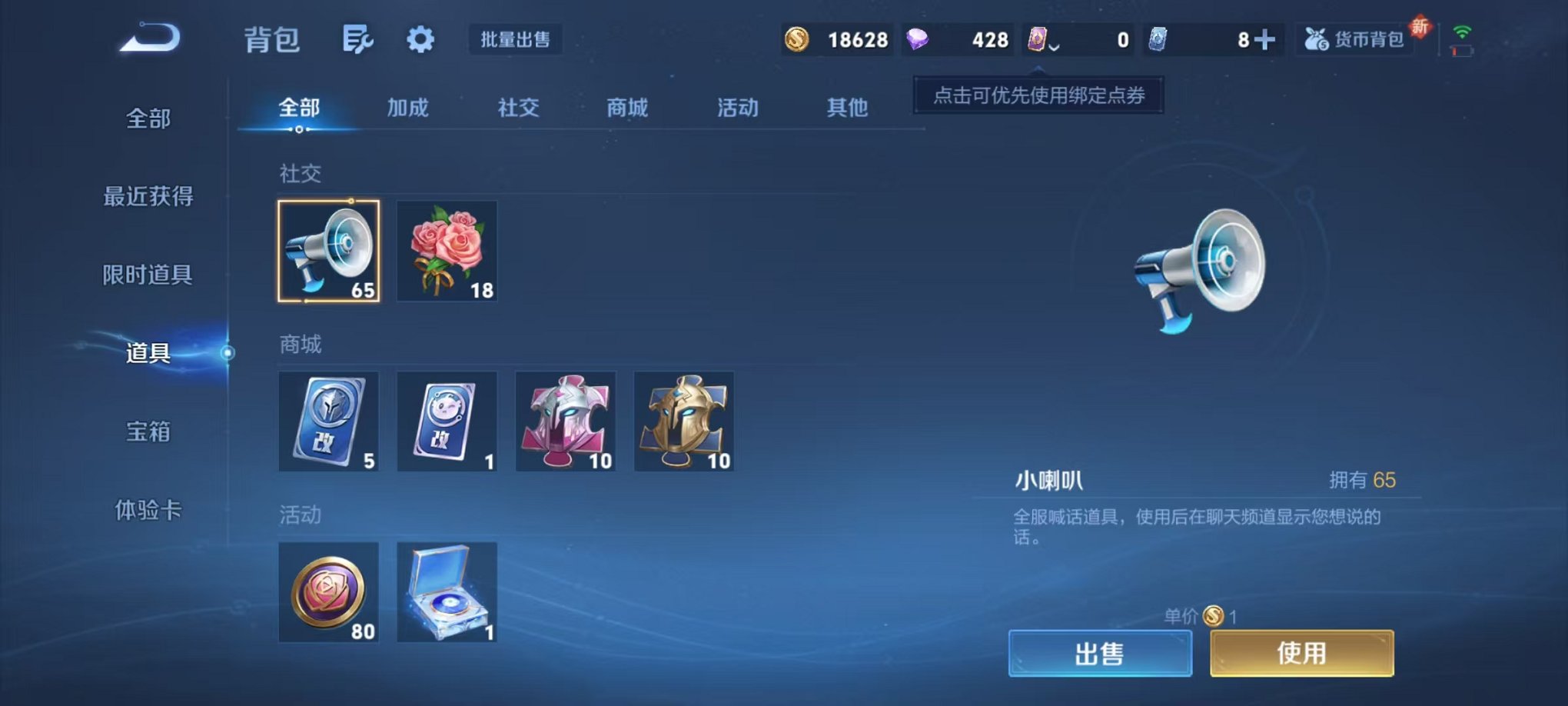Click the edit icon beside 背包 title
This screenshot has height=706, width=1568.
click(x=358, y=38)
